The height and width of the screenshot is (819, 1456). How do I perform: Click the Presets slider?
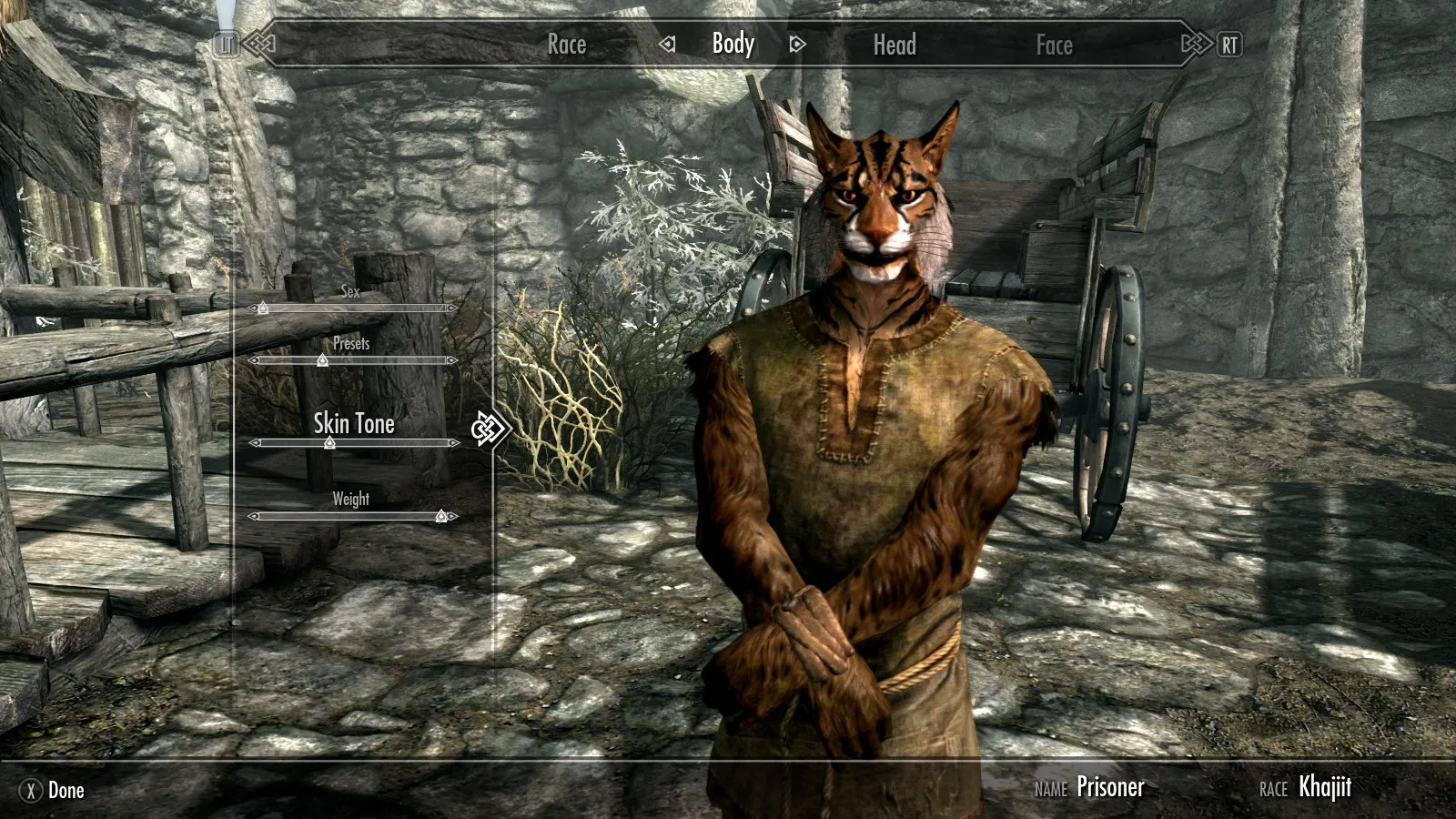pyautogui.click(x=353, y=360)
